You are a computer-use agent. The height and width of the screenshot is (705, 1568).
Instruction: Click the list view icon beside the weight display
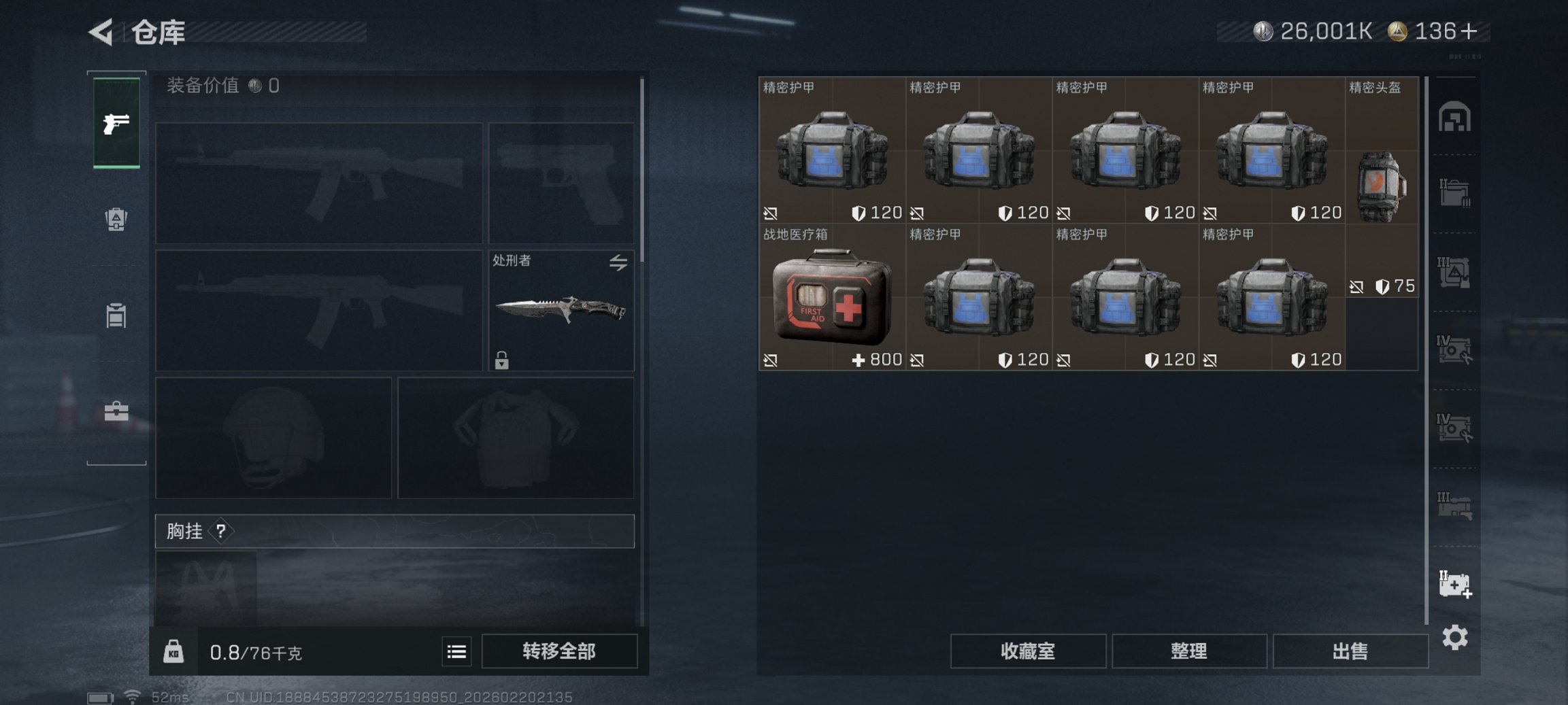click(x=456, y=651)
